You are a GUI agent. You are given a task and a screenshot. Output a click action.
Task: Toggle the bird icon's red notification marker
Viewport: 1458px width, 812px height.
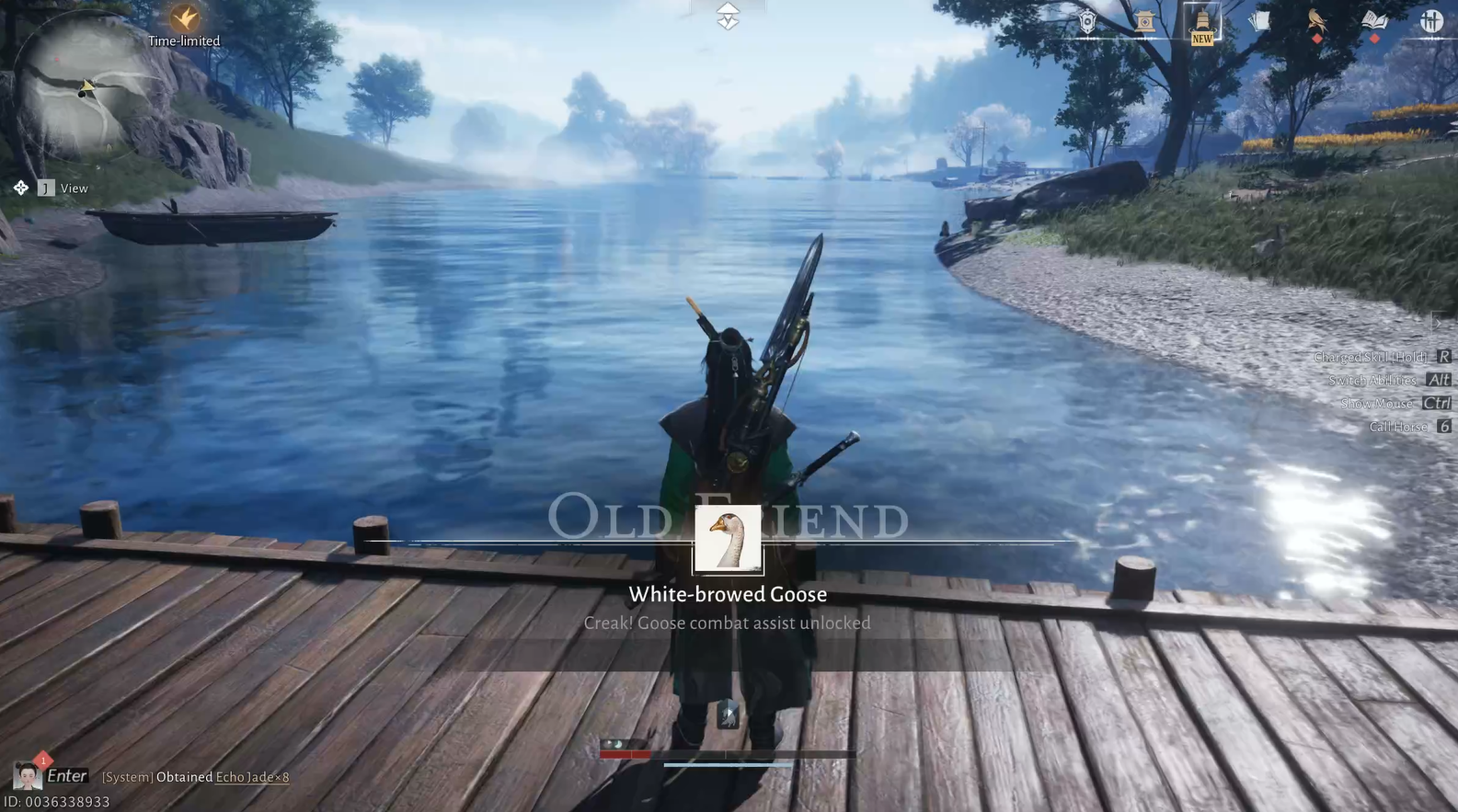pyautogui.click(x=1317, y=38)
